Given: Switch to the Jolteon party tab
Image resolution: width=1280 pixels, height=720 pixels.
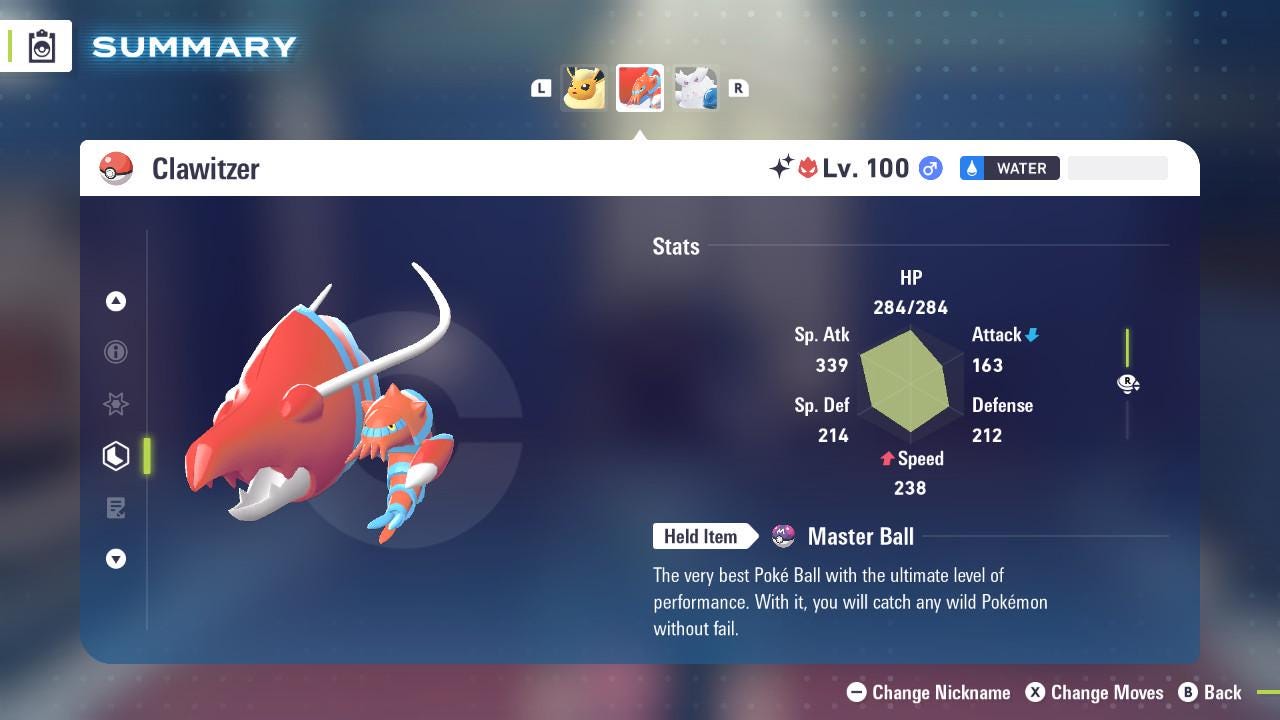Looking at the screenshot, I should click(x=584, y=88).
